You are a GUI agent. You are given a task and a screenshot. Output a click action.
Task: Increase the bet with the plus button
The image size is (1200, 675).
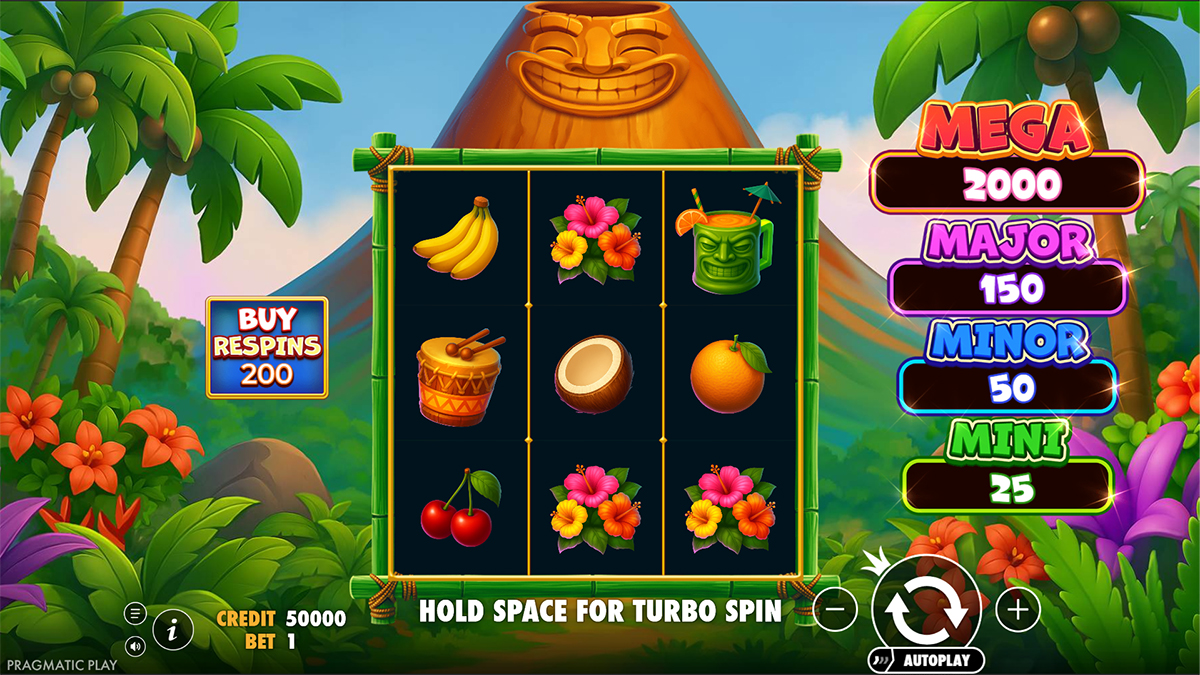(x=1017, y=609)
